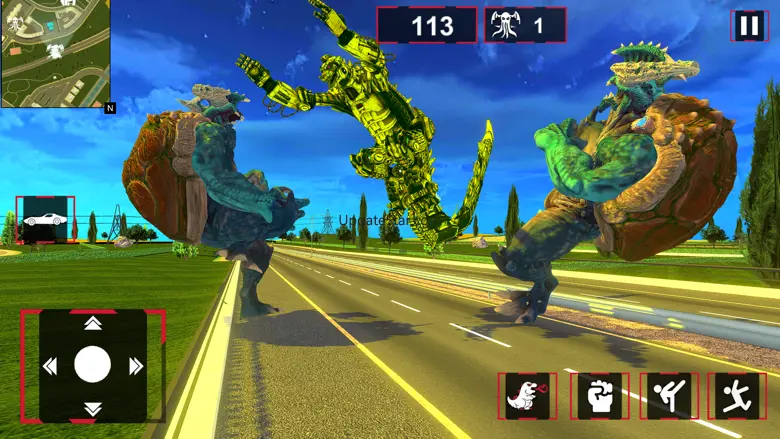Viewport: 780px width, 439px height.
Task: Tap the white car vehicle icon
Action: point(44,219)
